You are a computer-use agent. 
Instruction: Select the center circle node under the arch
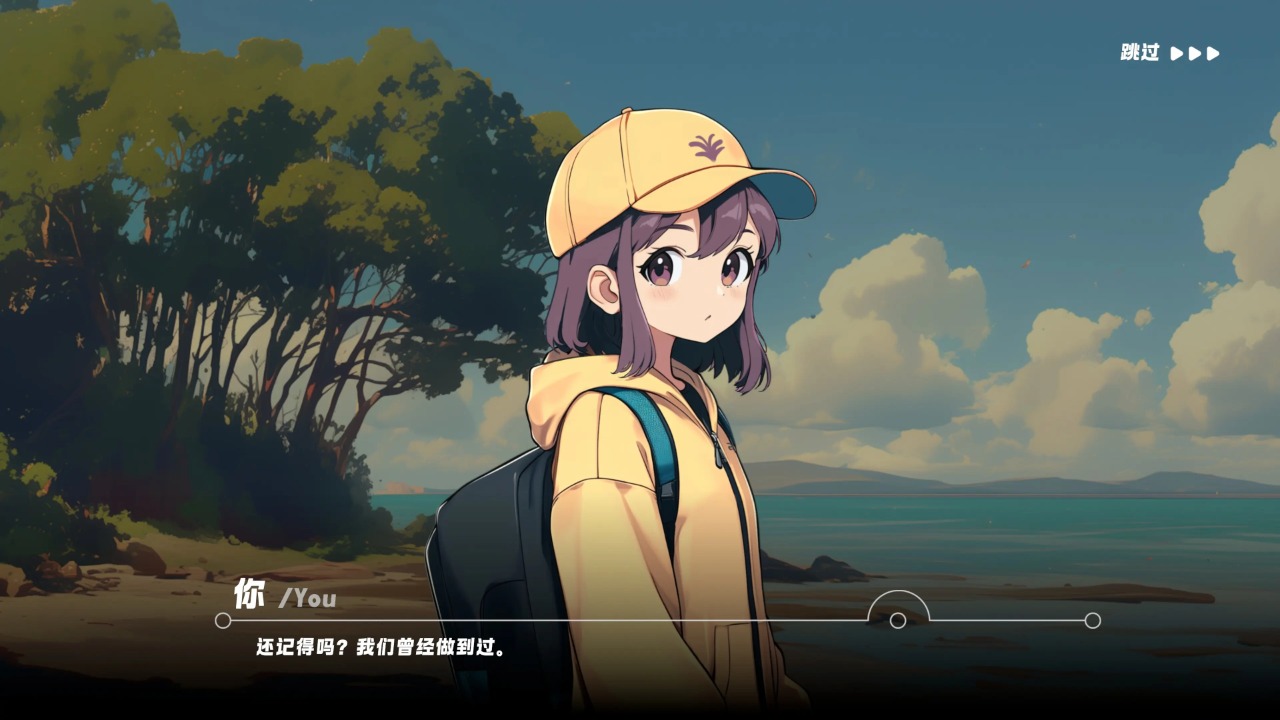[x=898, y=621]
